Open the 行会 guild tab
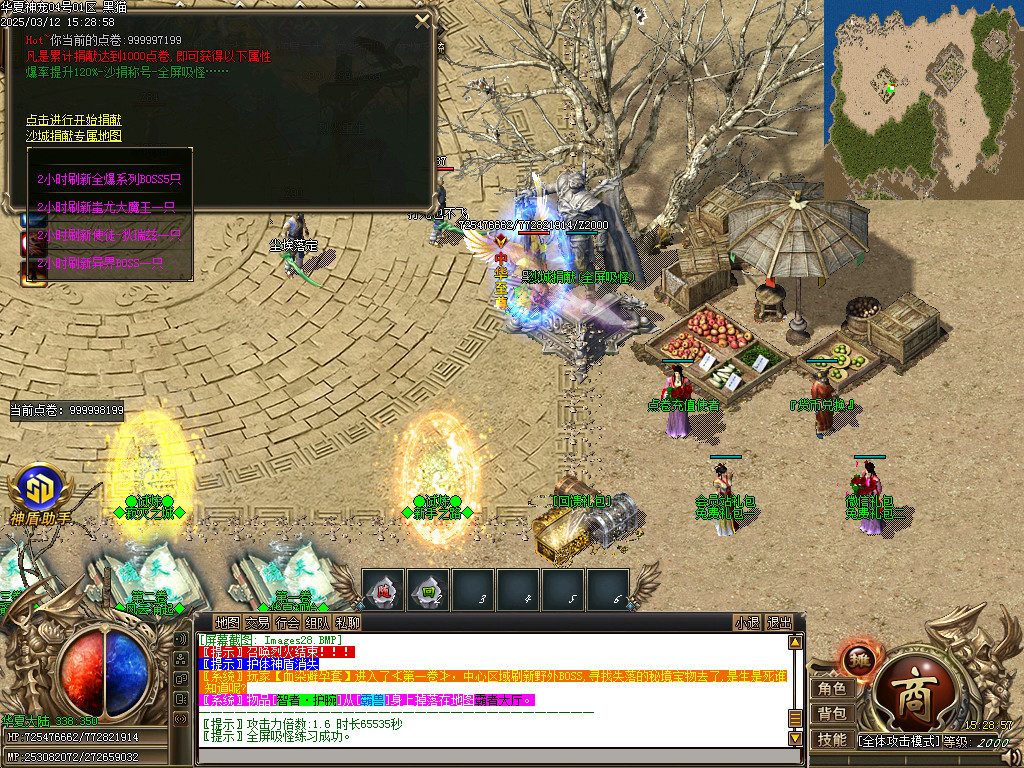 [x=287, y=622]
